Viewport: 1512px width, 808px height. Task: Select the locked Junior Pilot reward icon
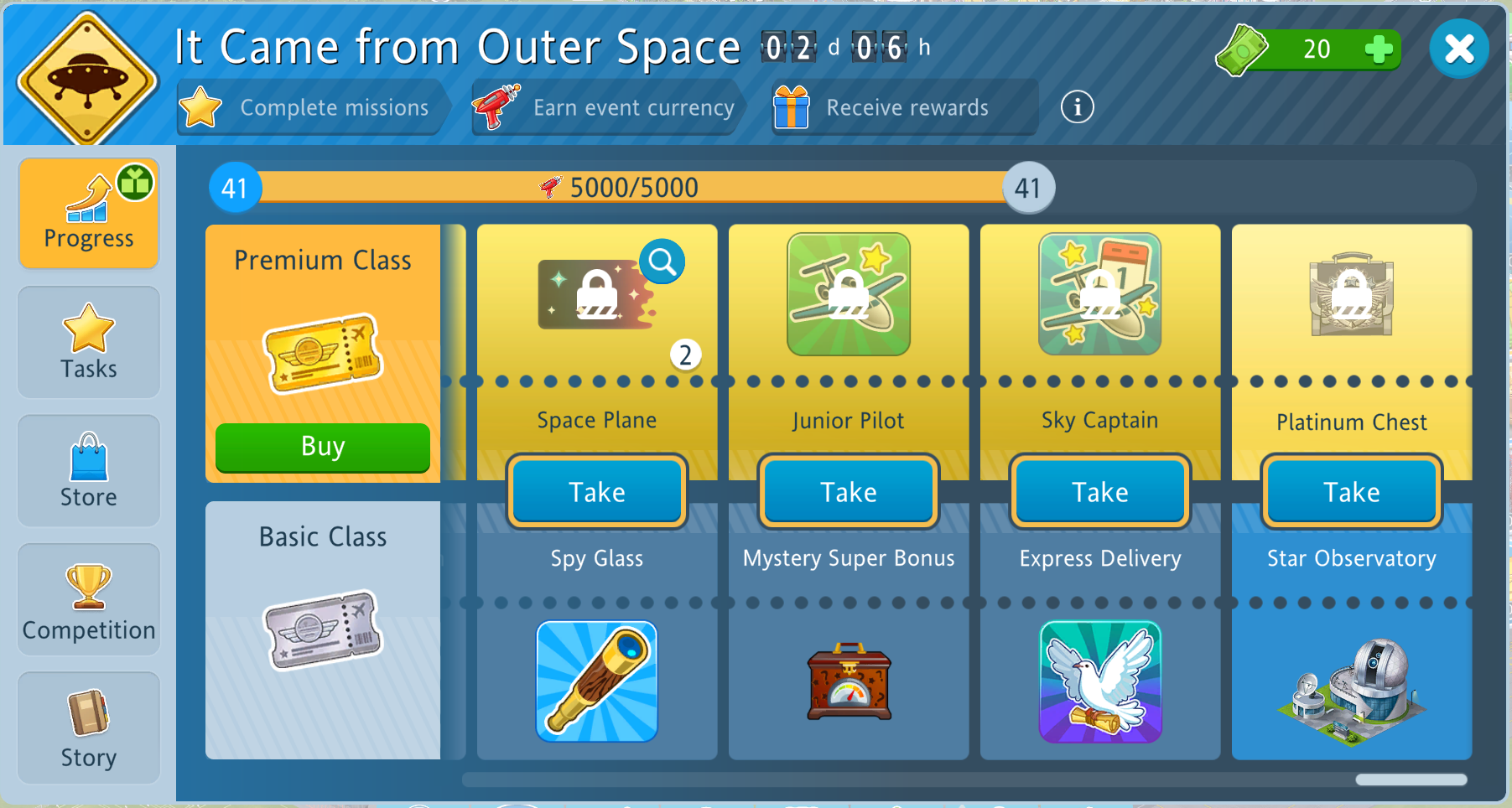[849, 294]
